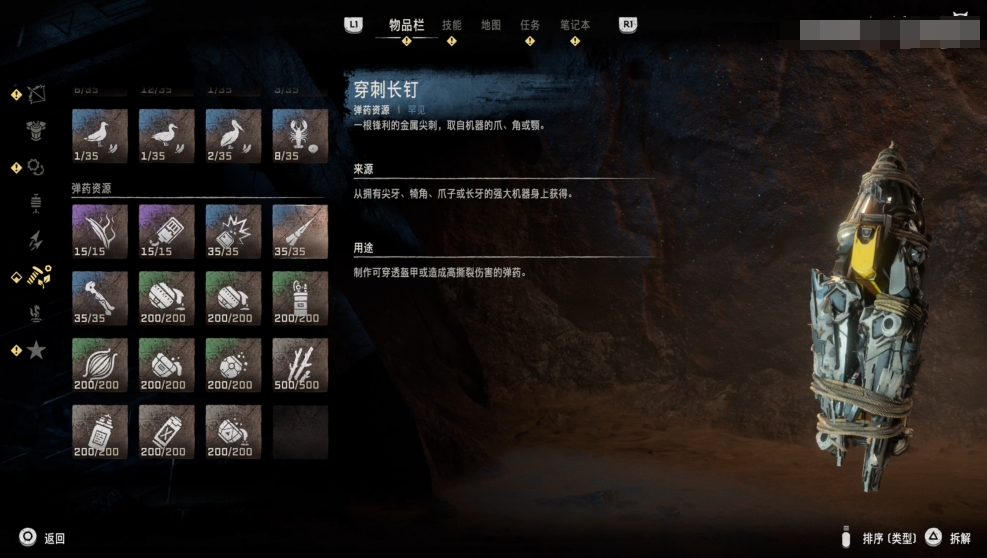Switch to the 技能 tab
Screen dimensions: 987x558
tap(452, 25)
